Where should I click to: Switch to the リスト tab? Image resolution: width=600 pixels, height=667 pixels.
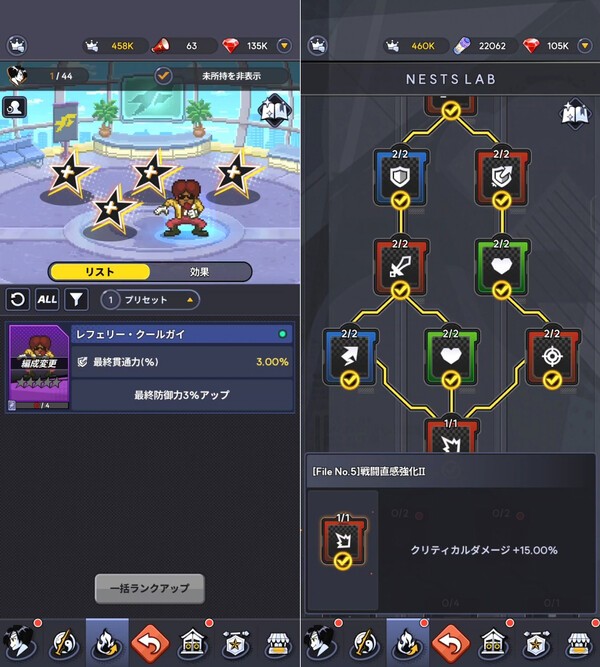click(100, 271)
